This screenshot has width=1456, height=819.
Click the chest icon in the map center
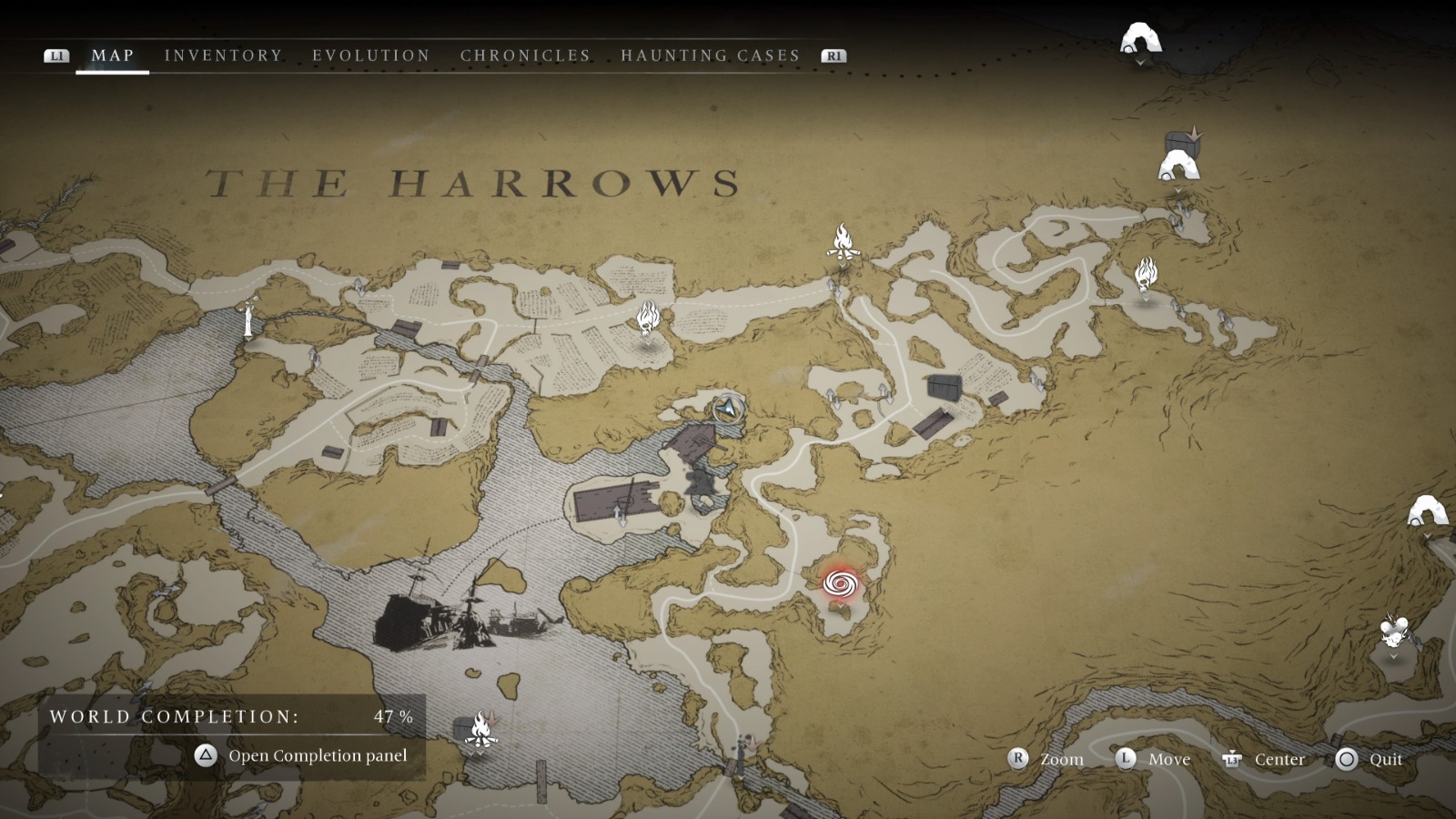pyautogui.click(x=946, y=385)
